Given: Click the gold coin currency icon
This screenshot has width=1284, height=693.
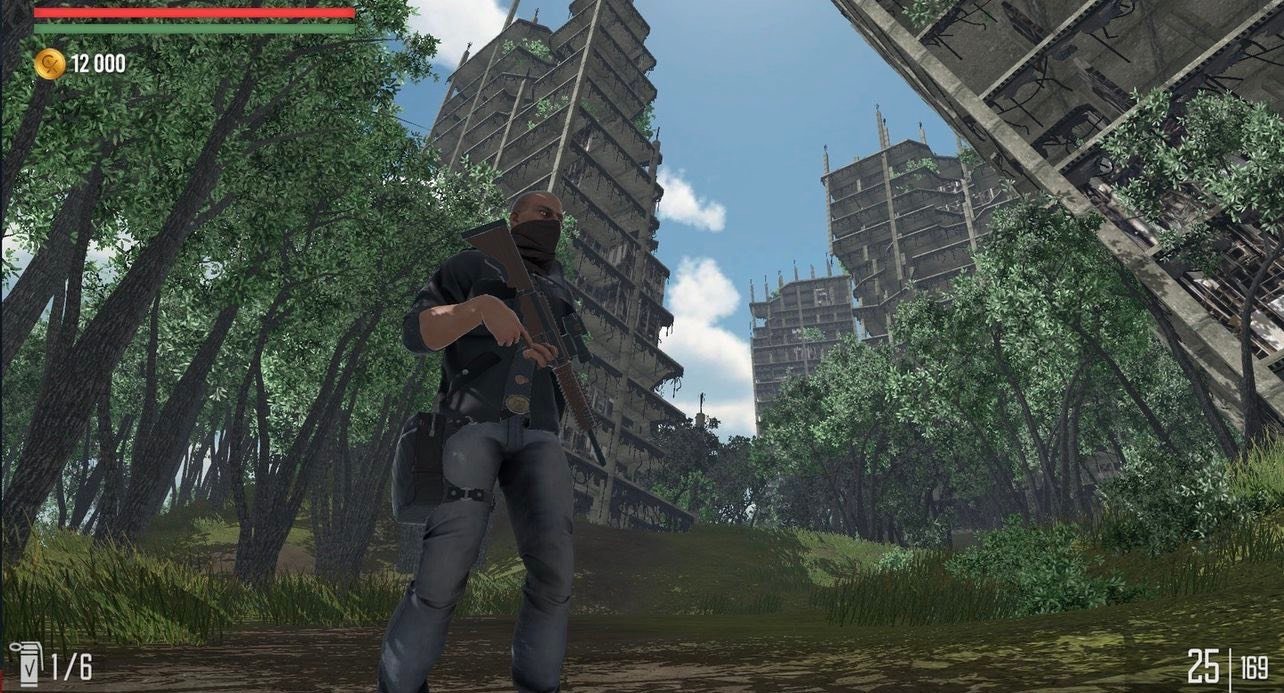Looking at the screenshot, I should [x=49, y=64].
